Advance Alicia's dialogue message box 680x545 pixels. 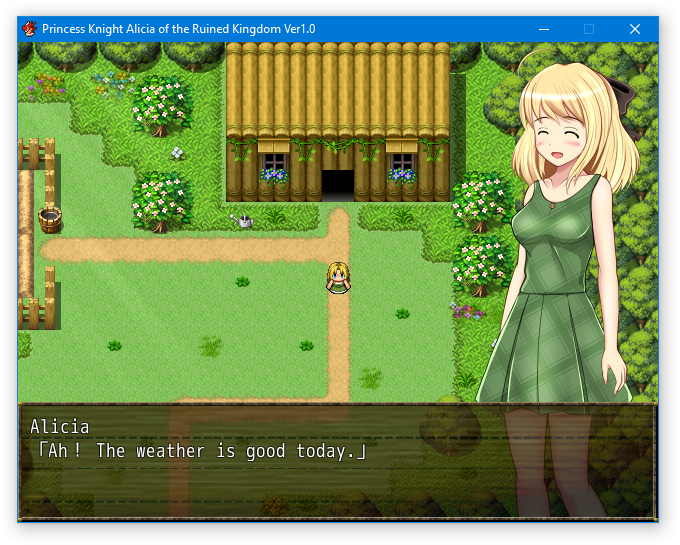(337, 461)
